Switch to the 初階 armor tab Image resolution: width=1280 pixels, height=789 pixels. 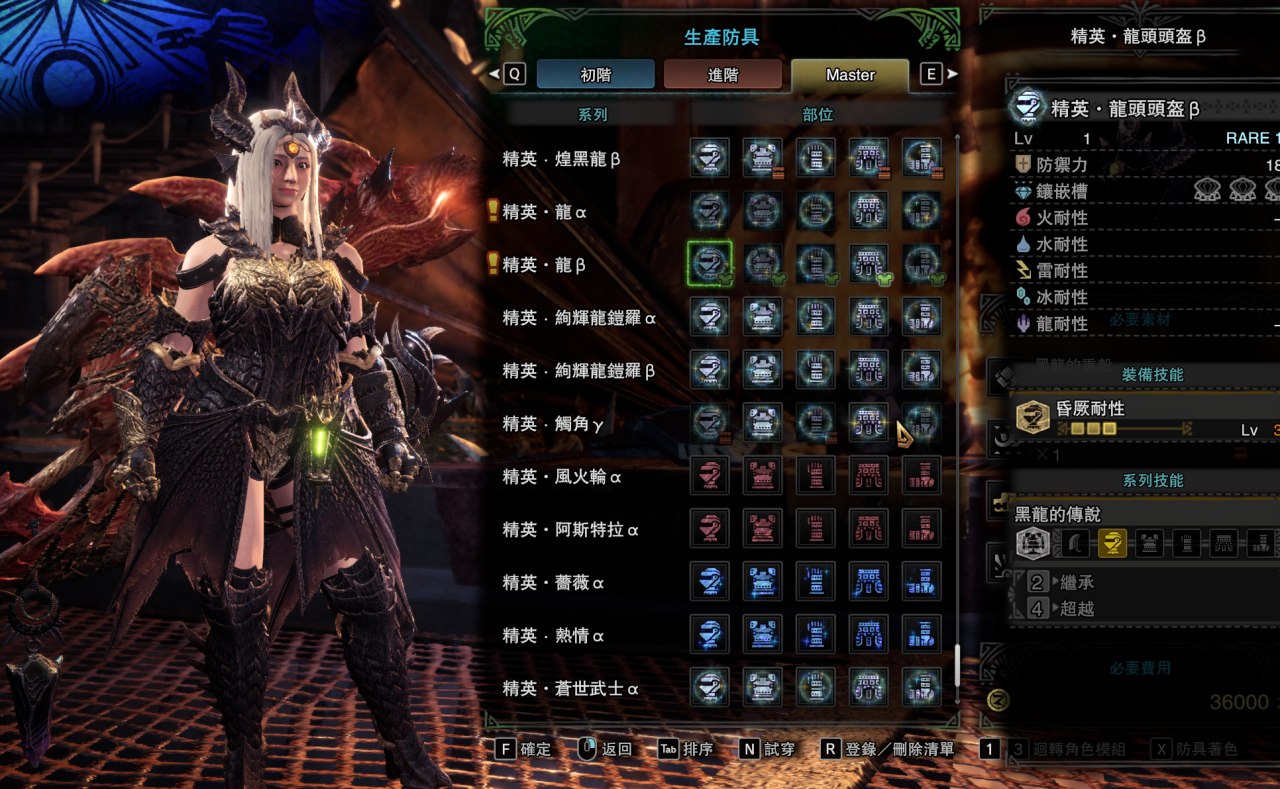[595, 74]
